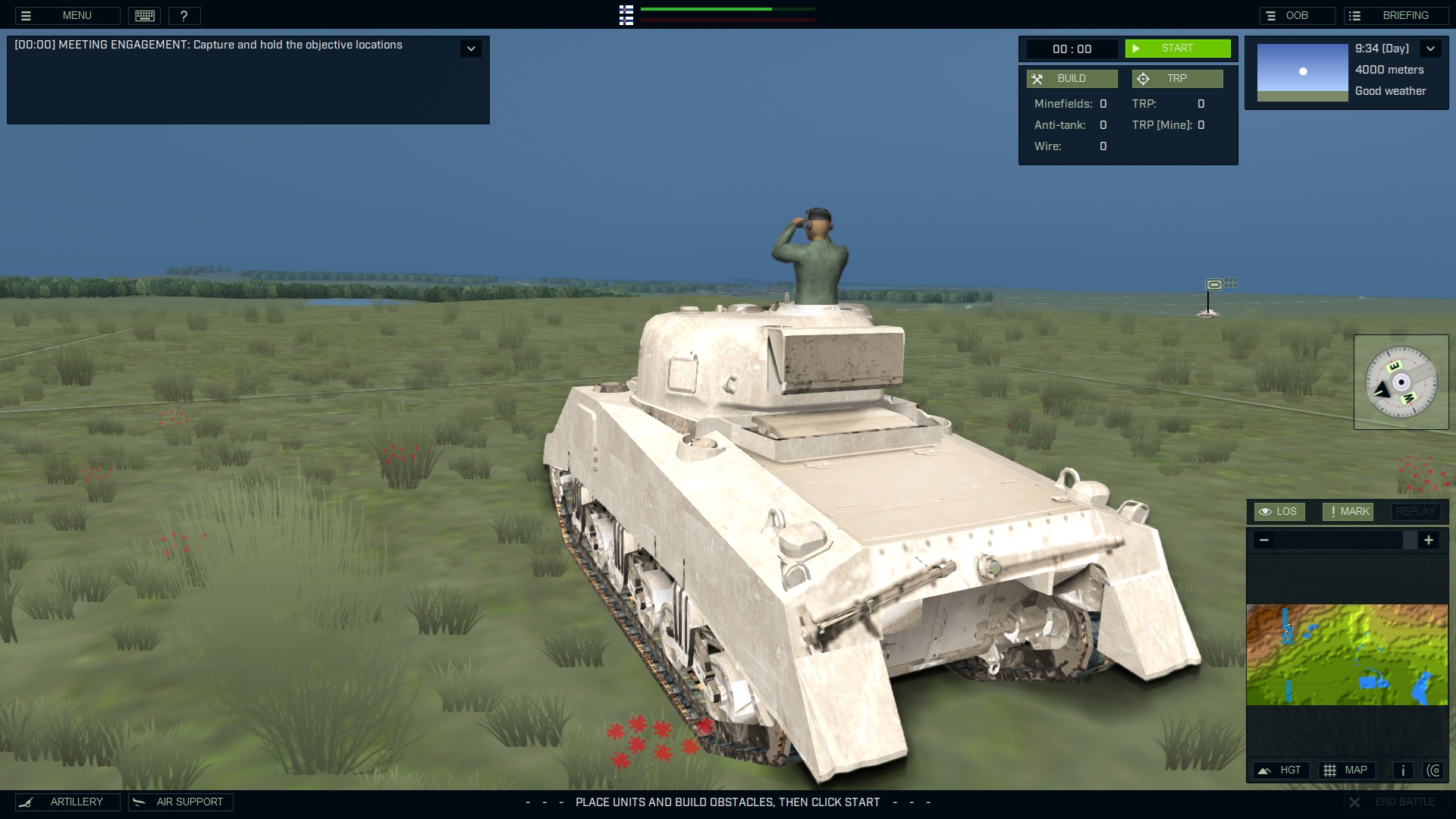Open the help question mark icon
Image resolution: width=1456 pixels, height=819 pixels.
click(184, 15)
